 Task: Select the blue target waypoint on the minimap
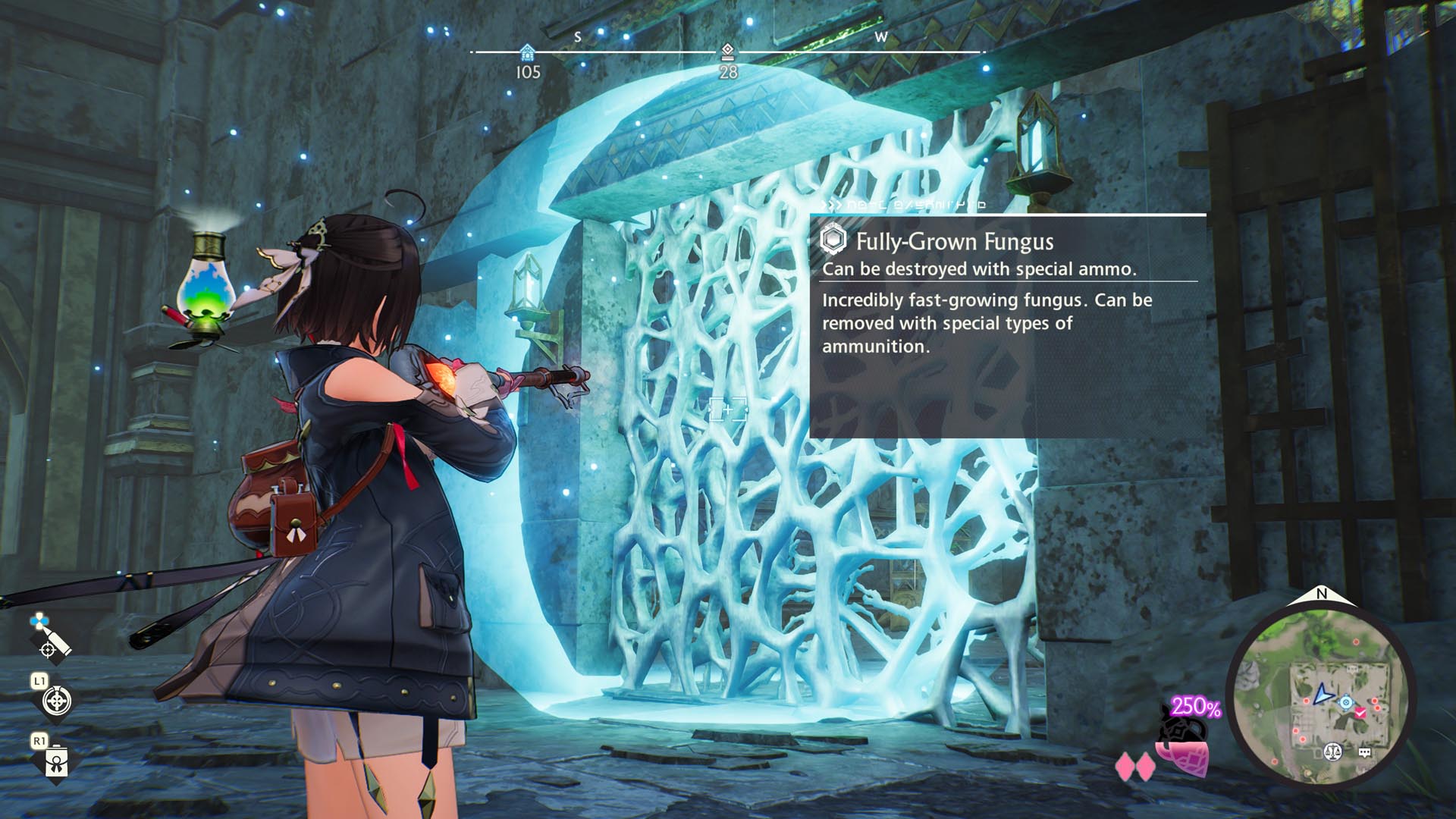[1346, 702]
